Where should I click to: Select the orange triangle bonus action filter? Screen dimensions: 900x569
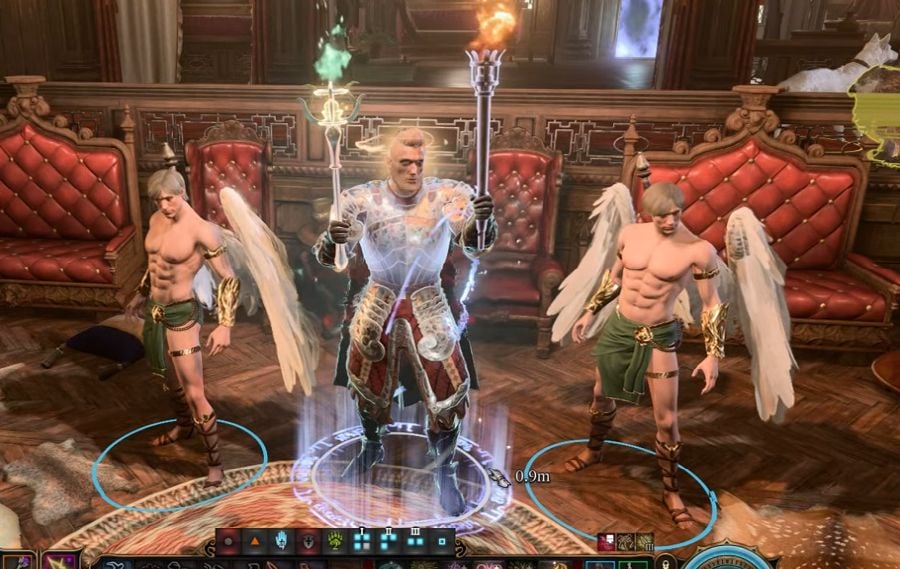(x=254, y=541)
